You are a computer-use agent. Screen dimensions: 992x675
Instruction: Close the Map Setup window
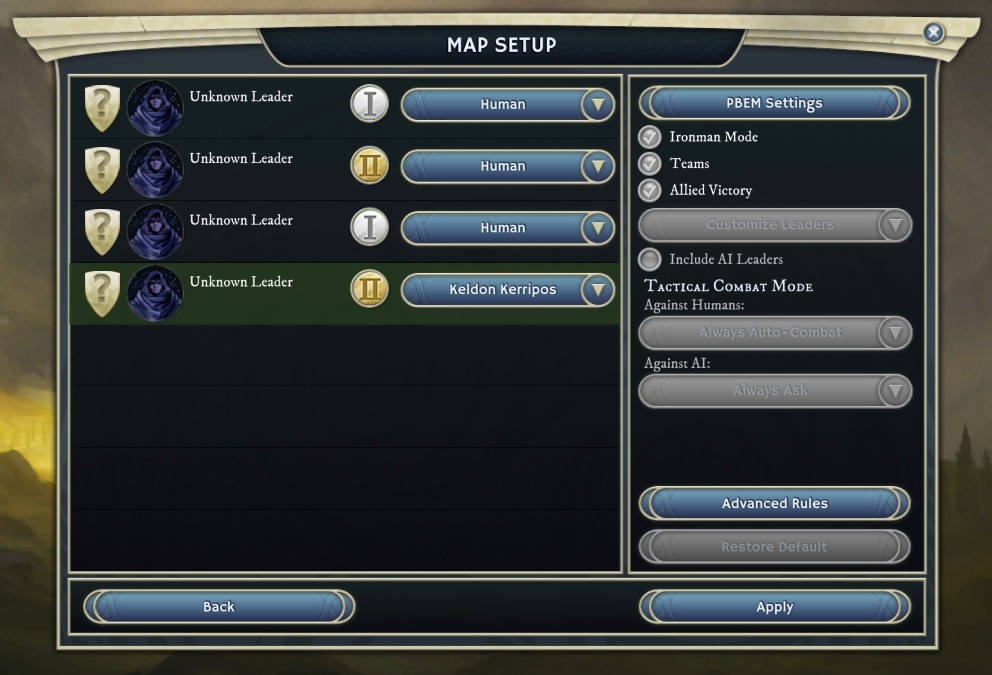pos(933,33)
